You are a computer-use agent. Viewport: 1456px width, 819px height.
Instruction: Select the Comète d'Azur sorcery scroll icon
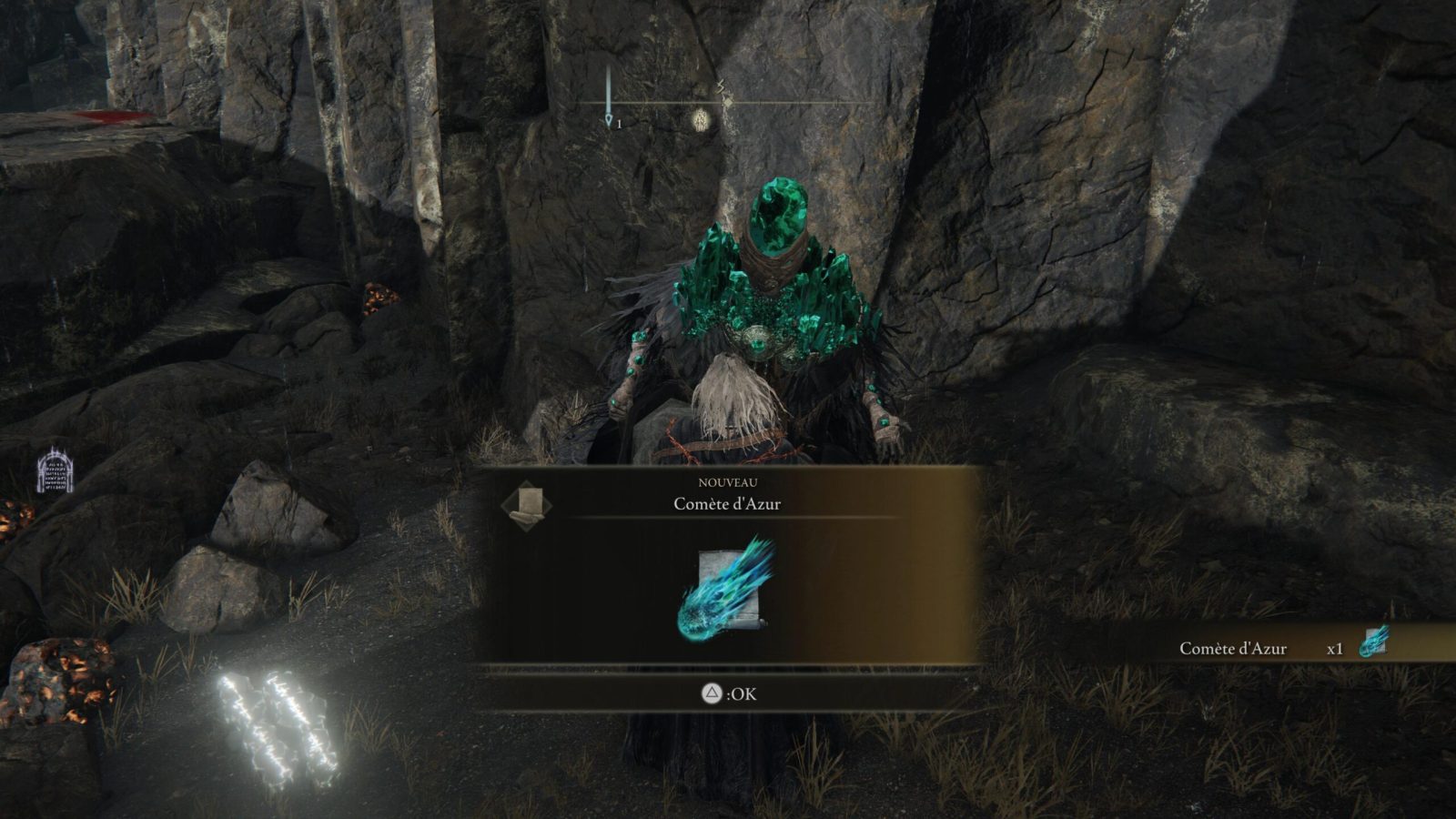click(x=727, y=588)
